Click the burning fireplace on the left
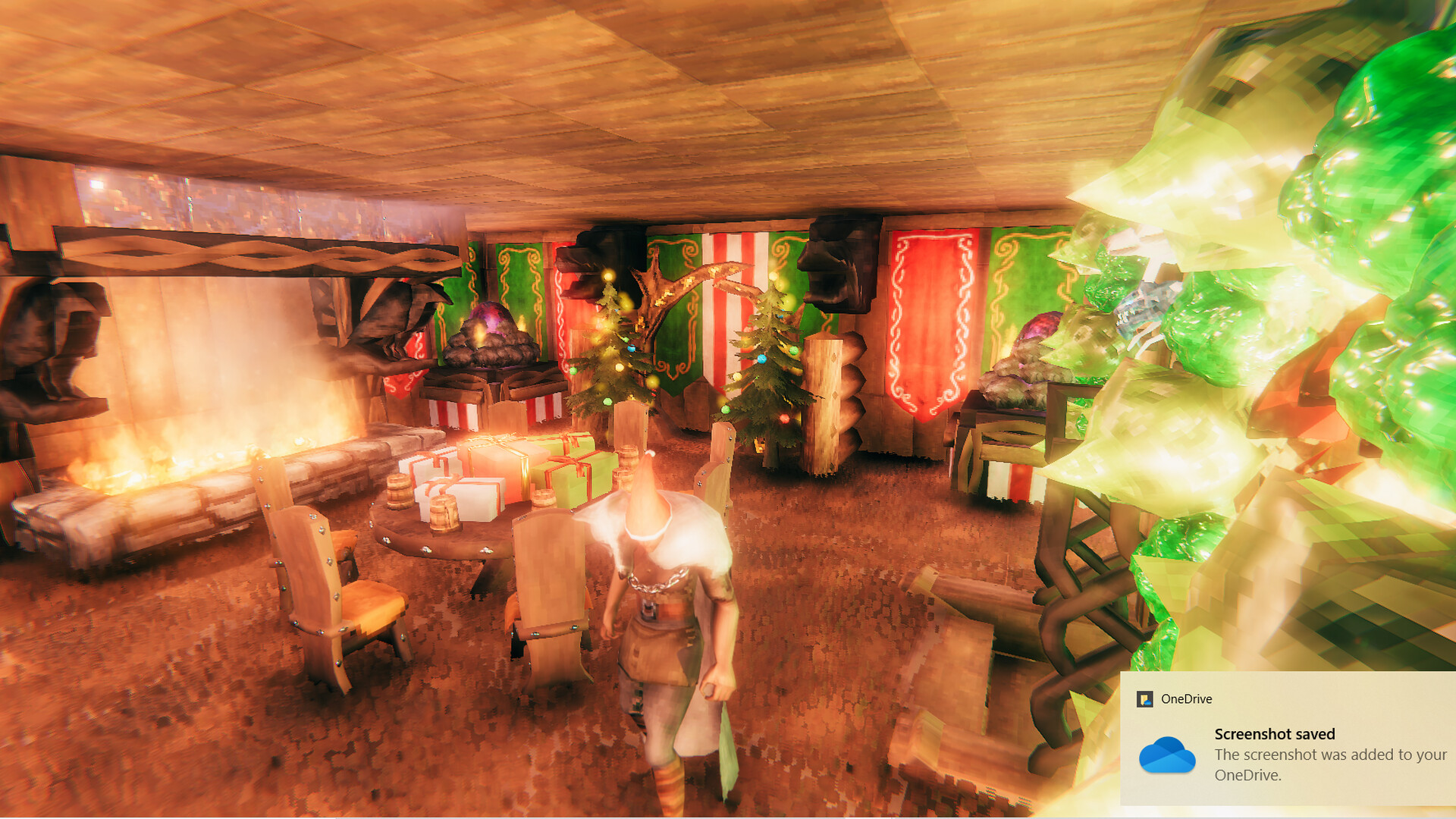Screen dimensions: 1456x819 coord(174,455)
